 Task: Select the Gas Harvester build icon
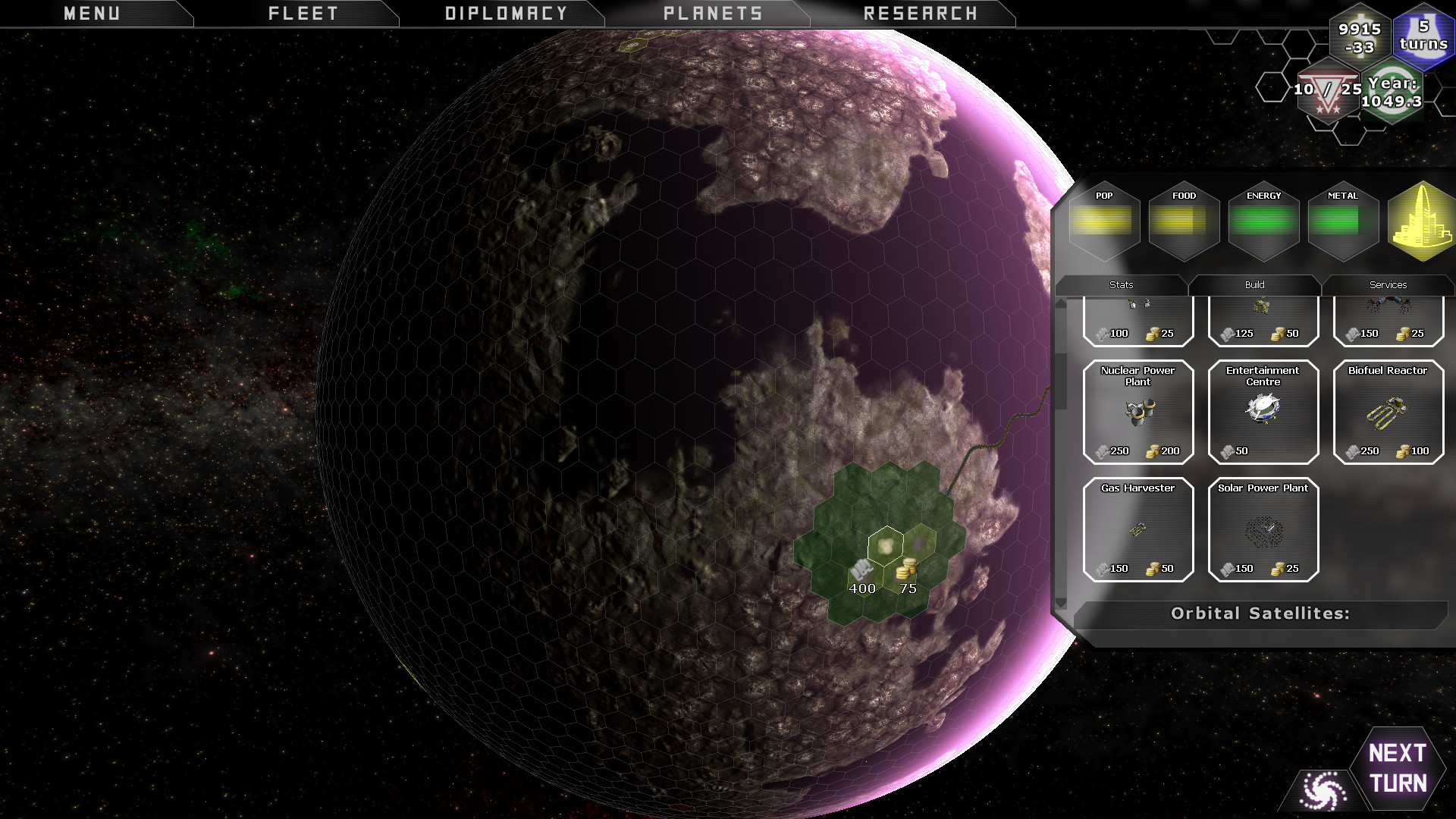coord(1138,529)
